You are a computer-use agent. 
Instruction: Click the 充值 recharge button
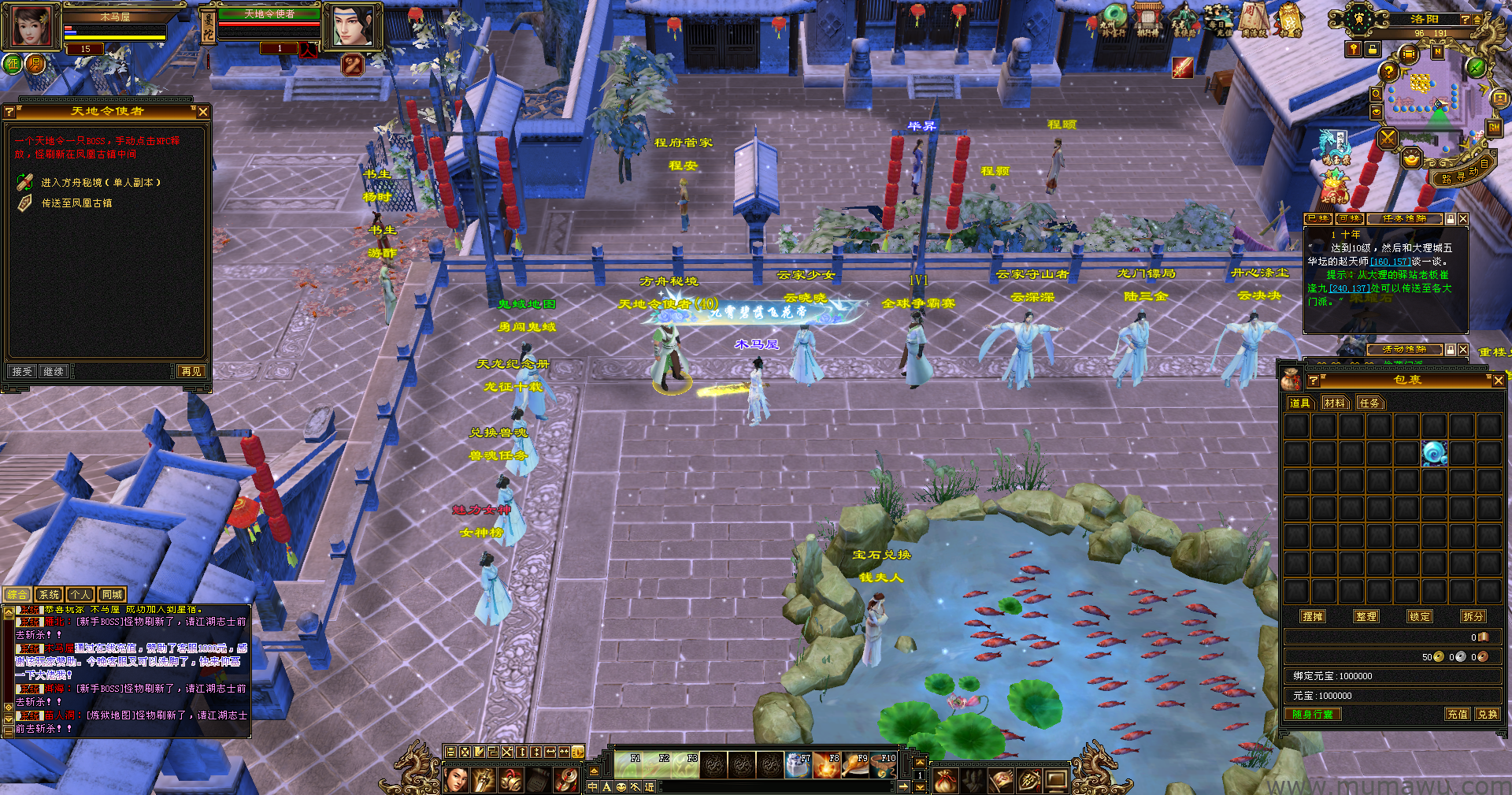pyautogui.click(x=1457, y=715)
